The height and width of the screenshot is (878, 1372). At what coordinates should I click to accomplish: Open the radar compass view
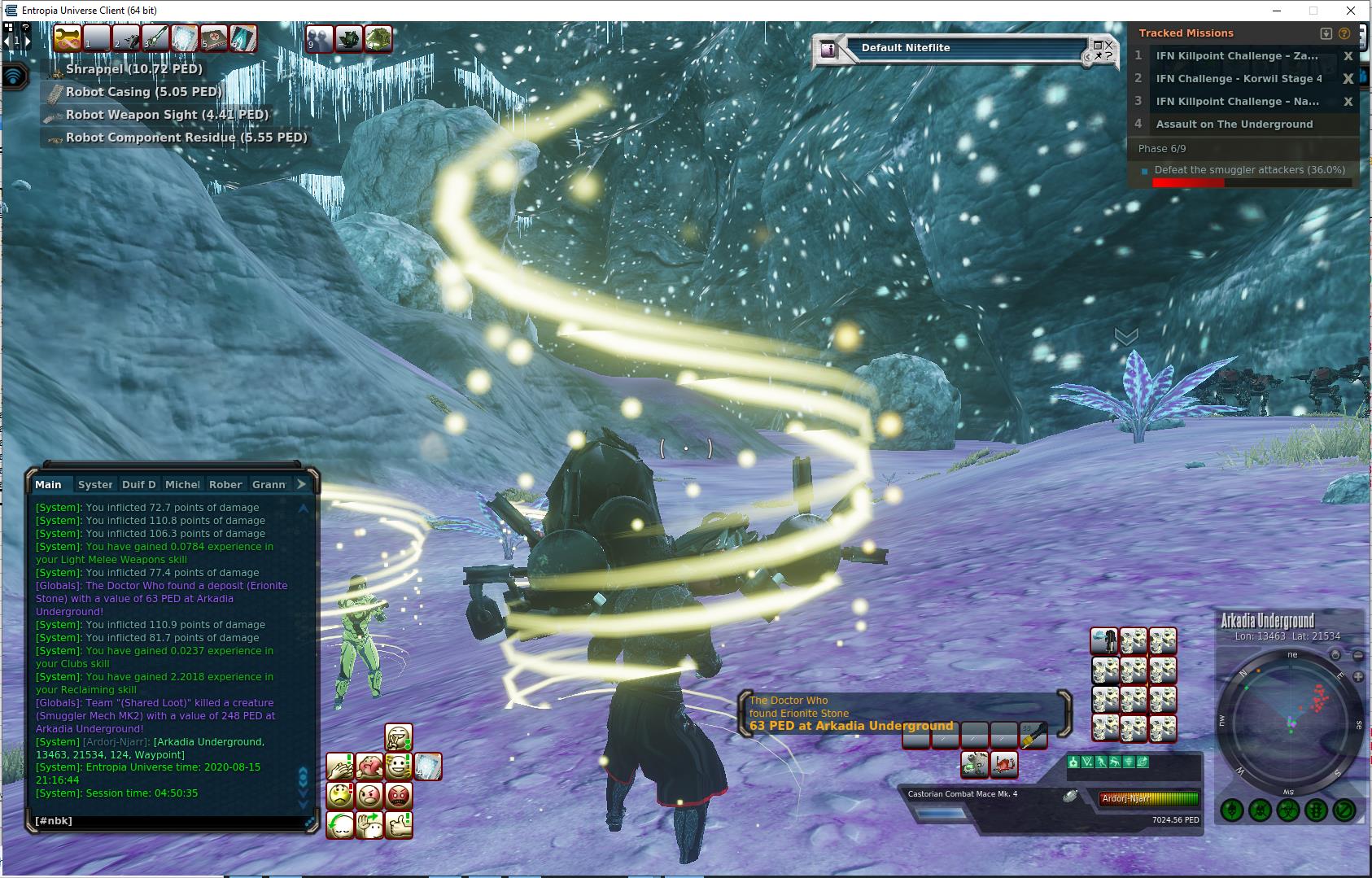coord(1335,655)
